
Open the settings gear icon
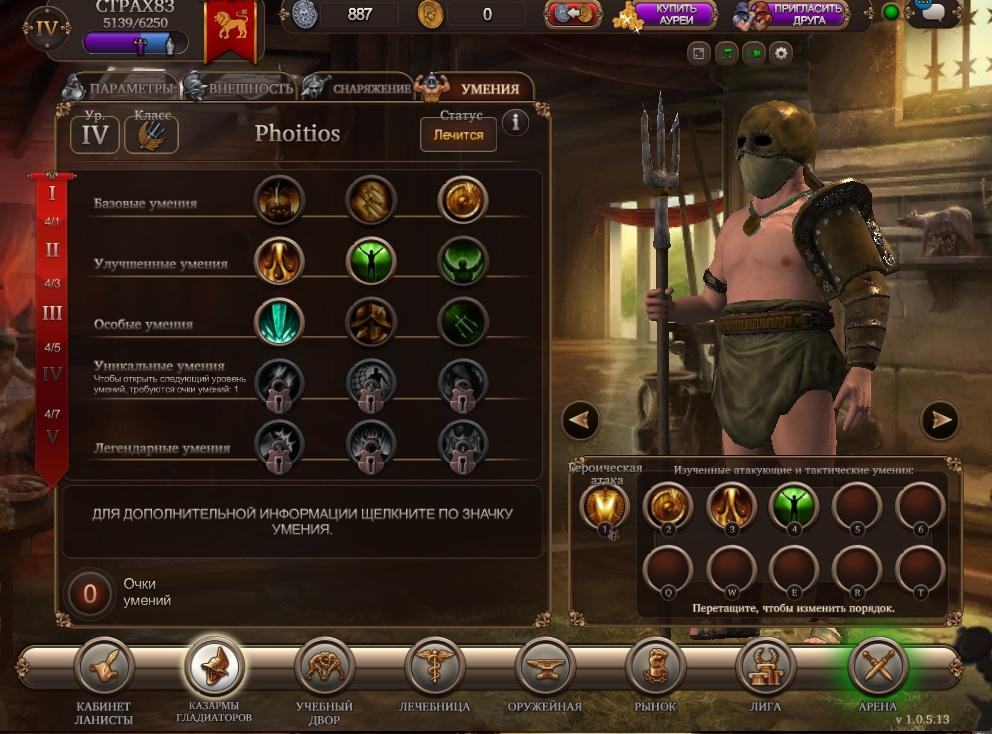click(780, 53)
